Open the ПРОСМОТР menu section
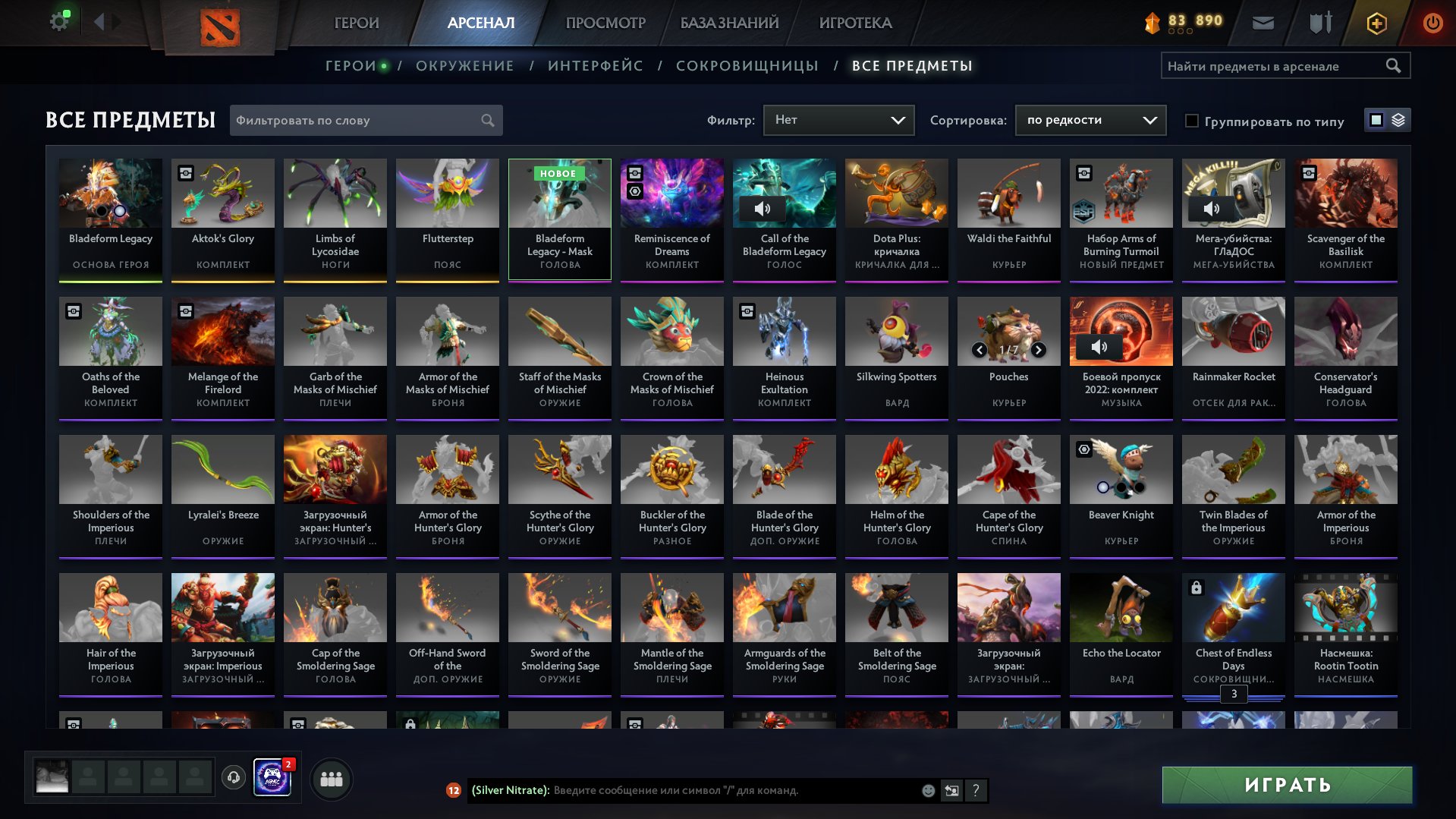 (605, 23)
